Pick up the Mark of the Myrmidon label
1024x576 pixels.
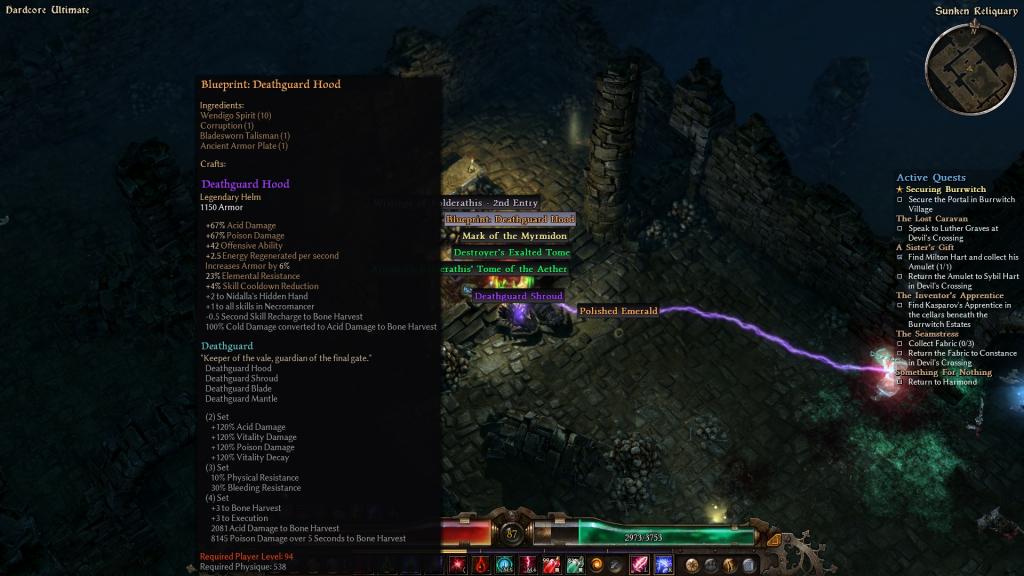[514, 236]
